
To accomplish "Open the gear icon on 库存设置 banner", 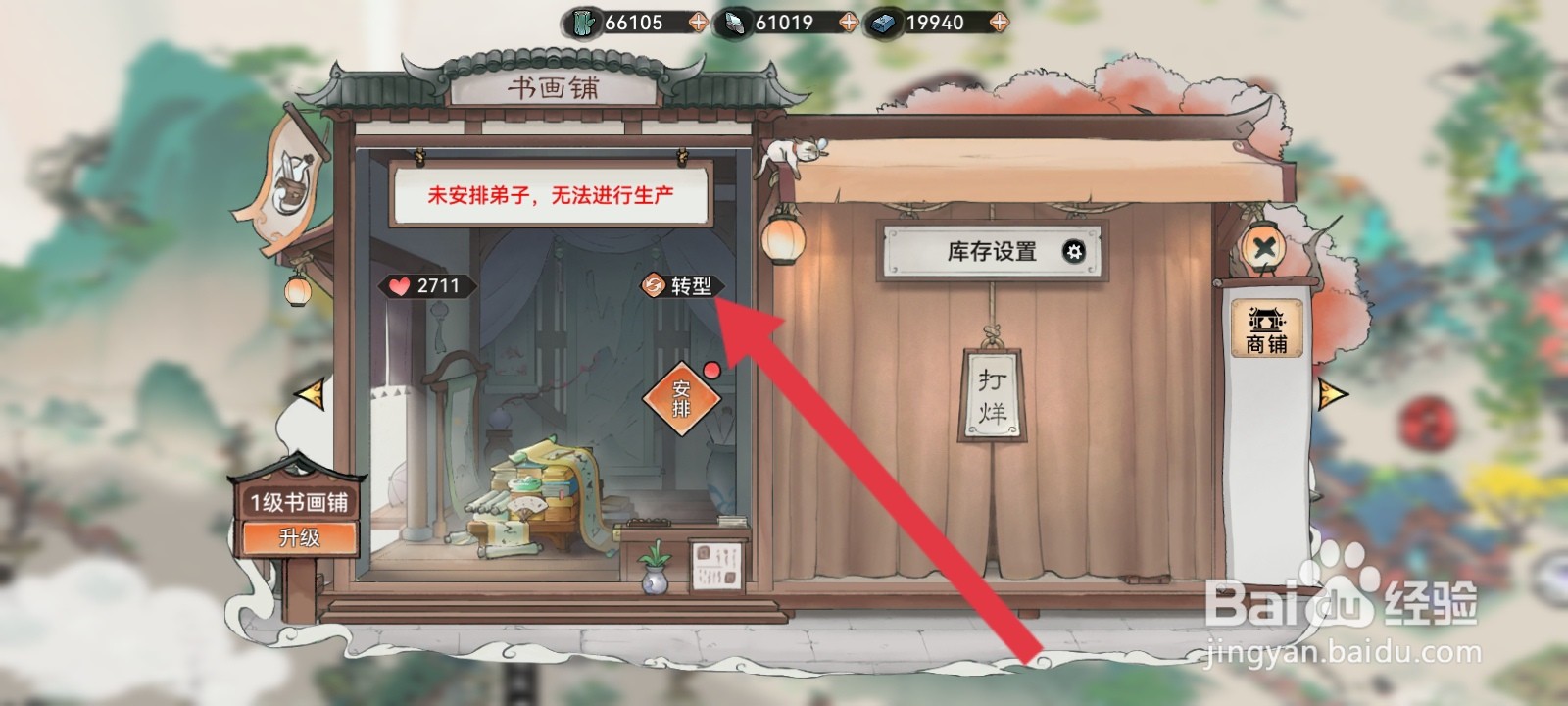I will point(1071,252).
